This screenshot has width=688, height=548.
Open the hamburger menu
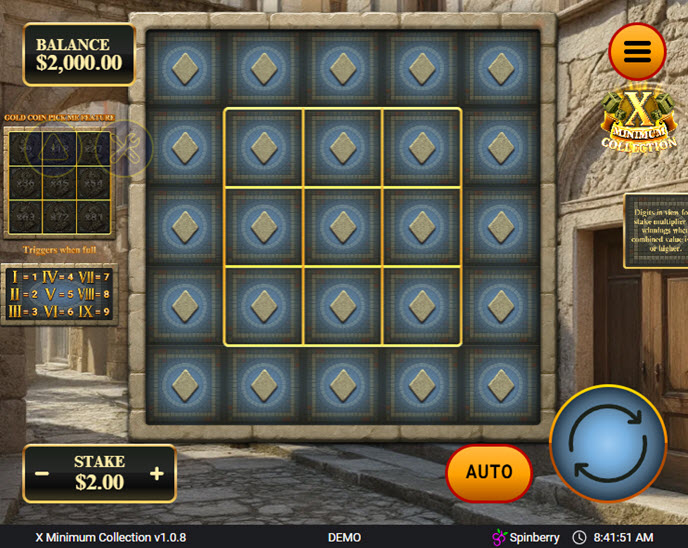[637, 51]
